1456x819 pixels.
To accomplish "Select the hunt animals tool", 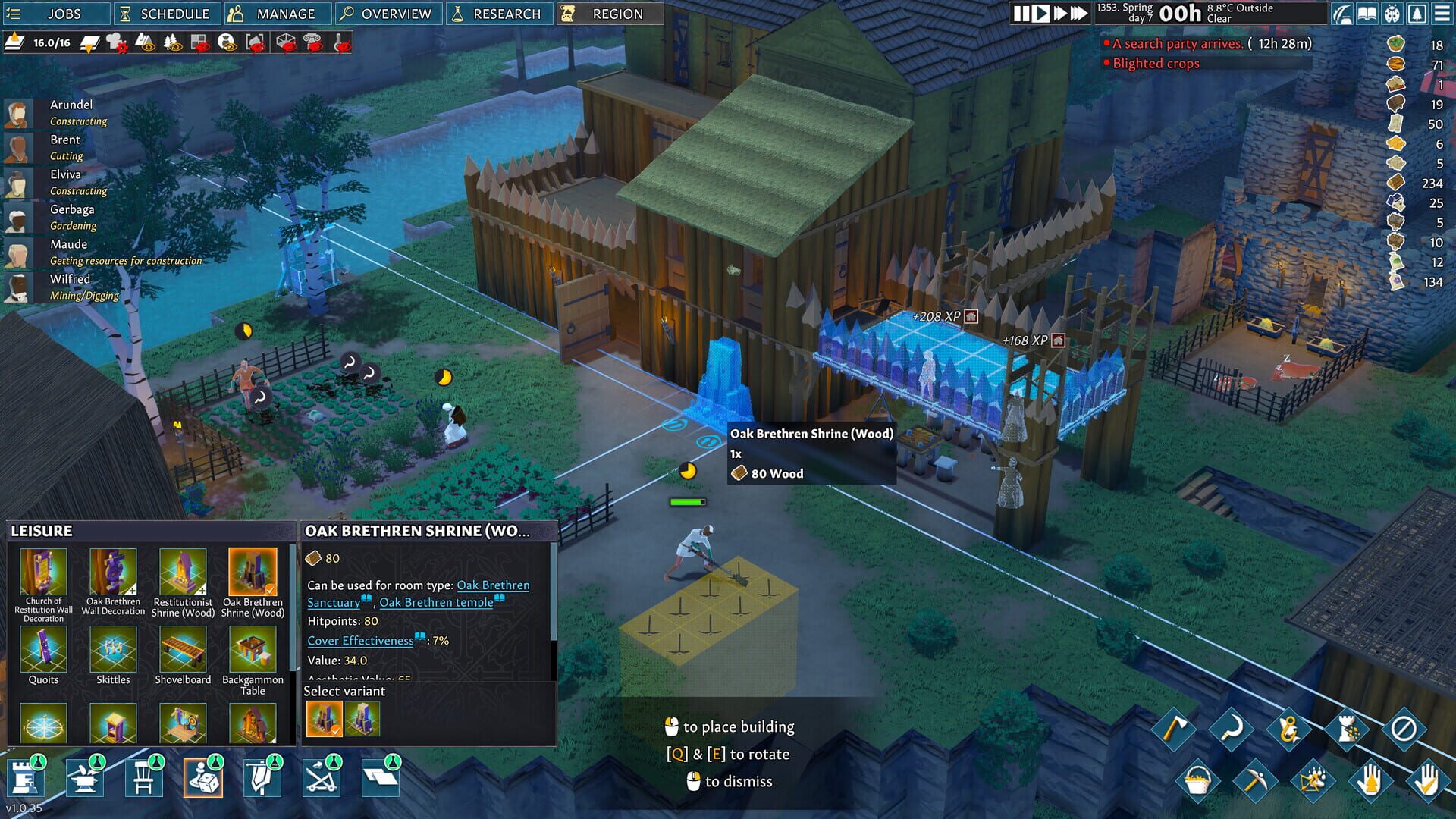I will coord(1313,780).
